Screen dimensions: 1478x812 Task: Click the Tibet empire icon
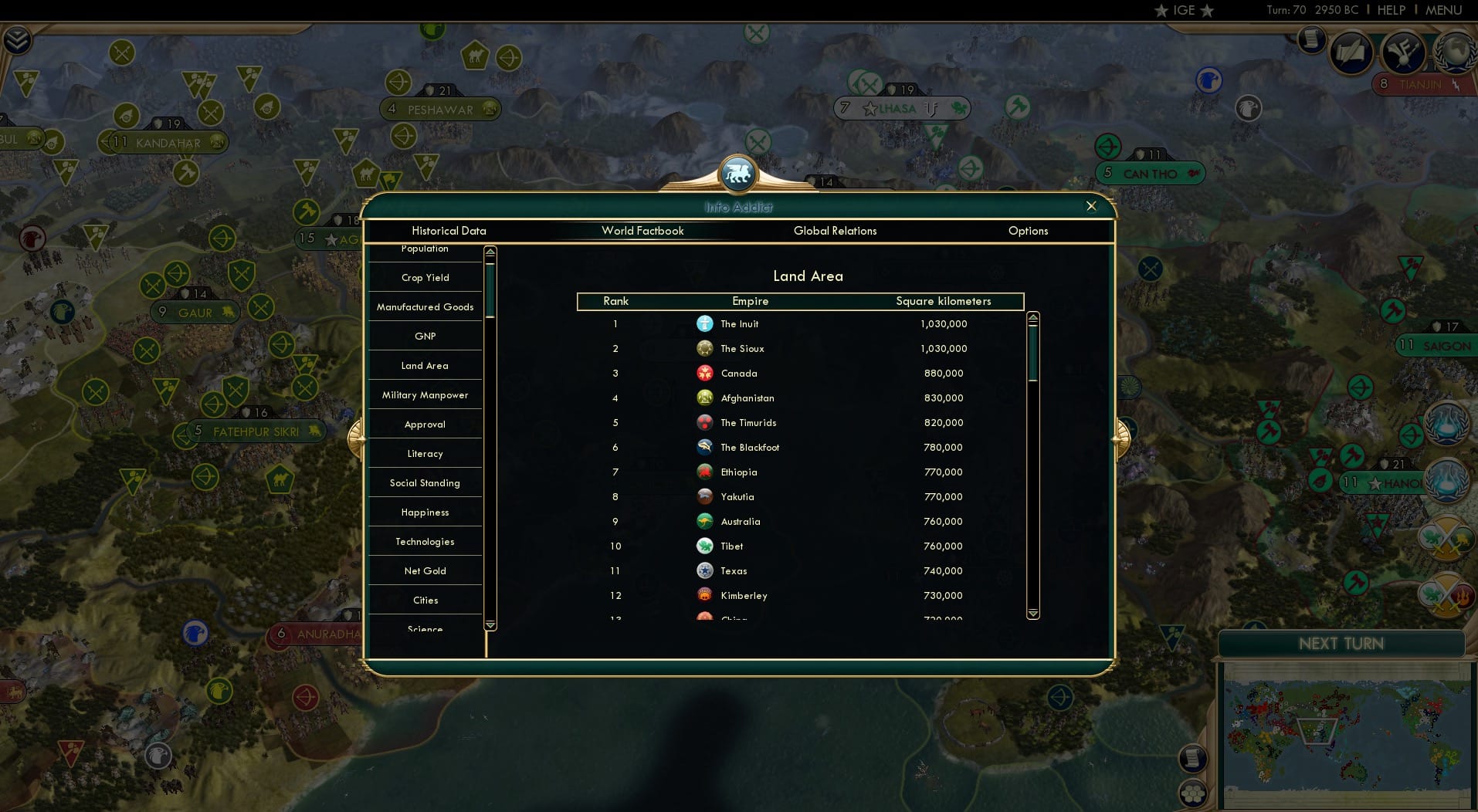[705, 546]
